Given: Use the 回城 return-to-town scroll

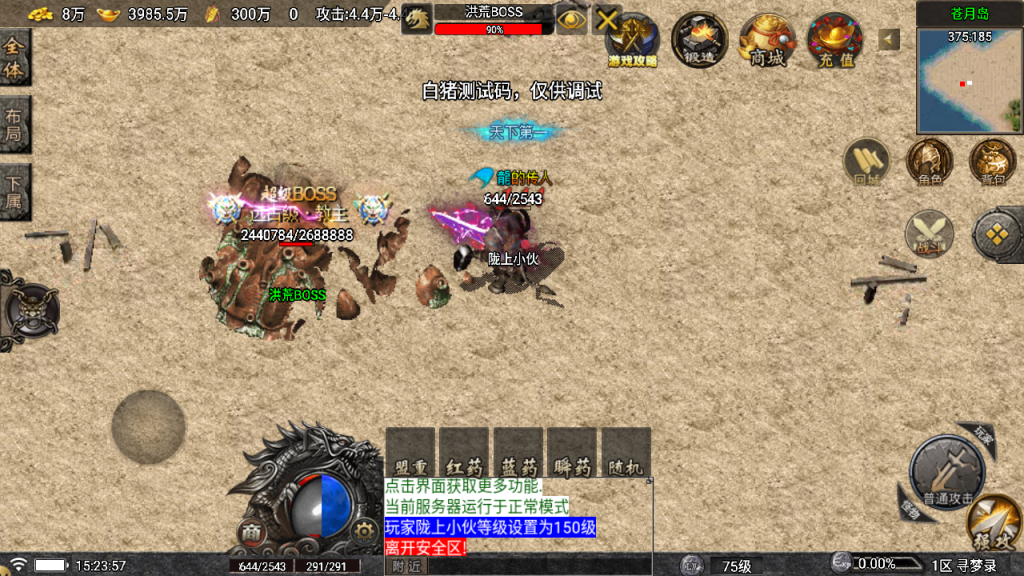Looking at the screenshot, I should (x=866, y=162).
